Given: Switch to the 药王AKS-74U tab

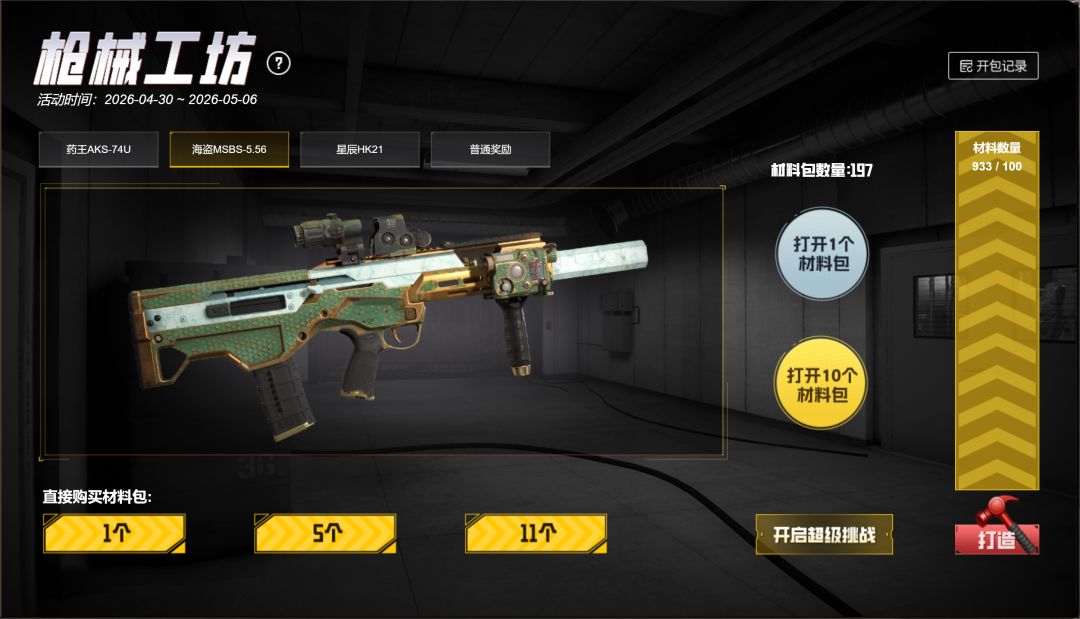Looking at the screenshot, I should 98,150.
